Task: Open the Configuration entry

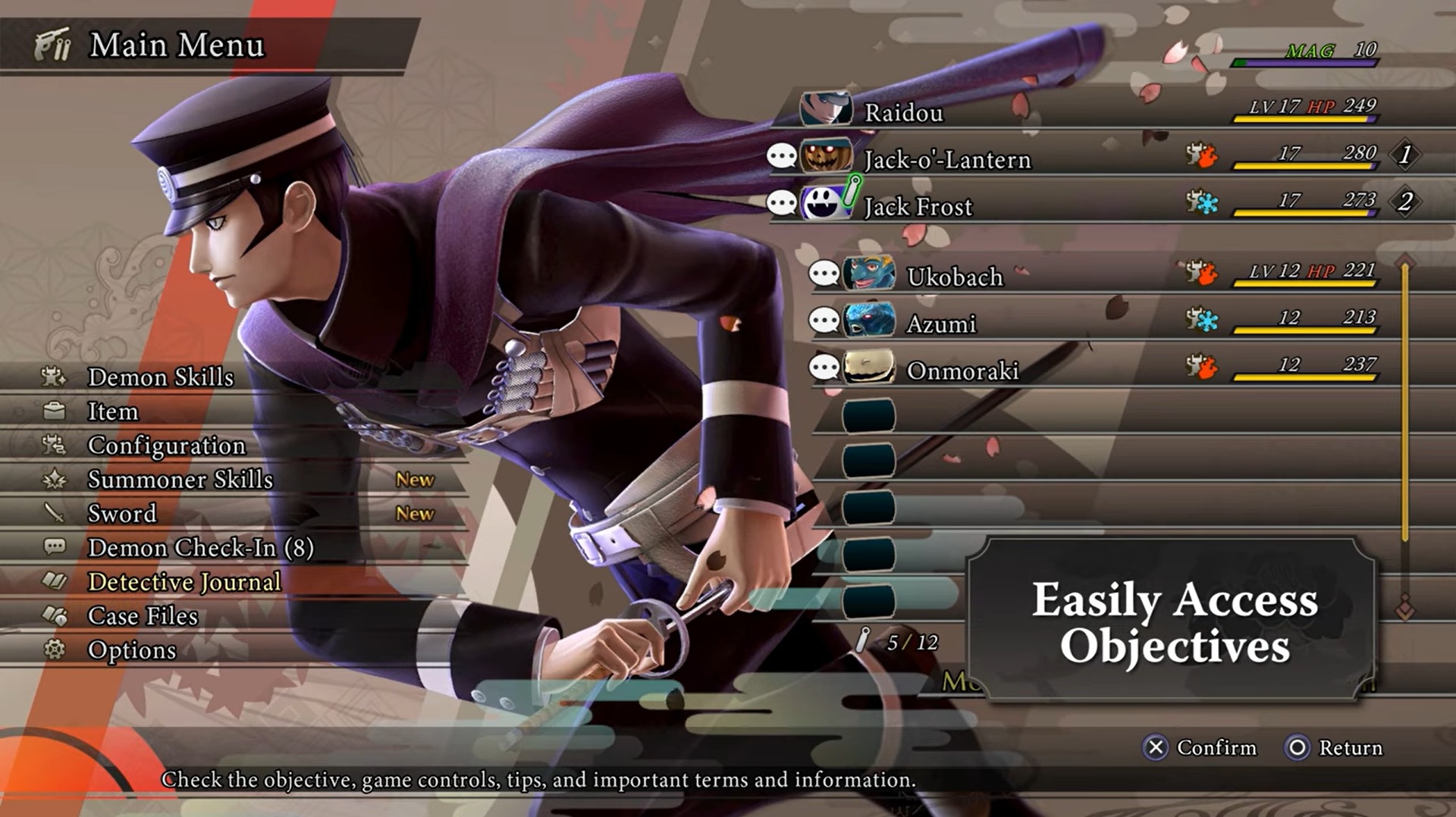Action: click(167, 445)
